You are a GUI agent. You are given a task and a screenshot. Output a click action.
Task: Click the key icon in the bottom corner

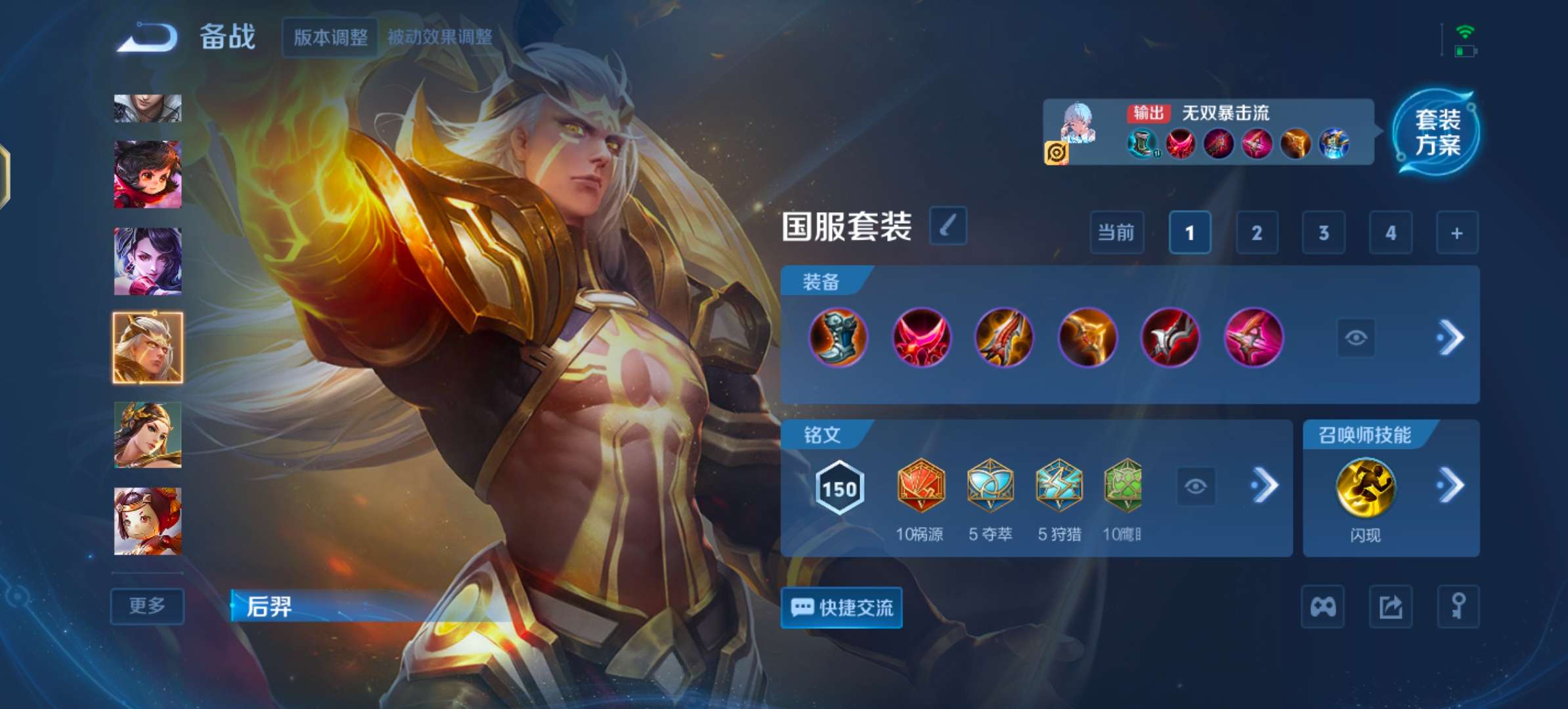coord(1457,607)
